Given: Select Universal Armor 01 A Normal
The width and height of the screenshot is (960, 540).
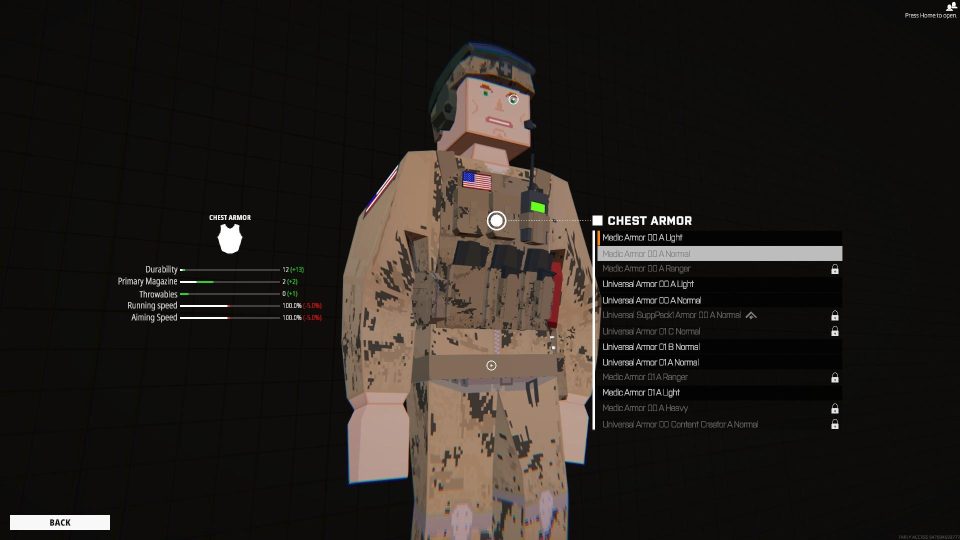Looking at the screenshot, I should pyautogui.click(x=720, y=362).
